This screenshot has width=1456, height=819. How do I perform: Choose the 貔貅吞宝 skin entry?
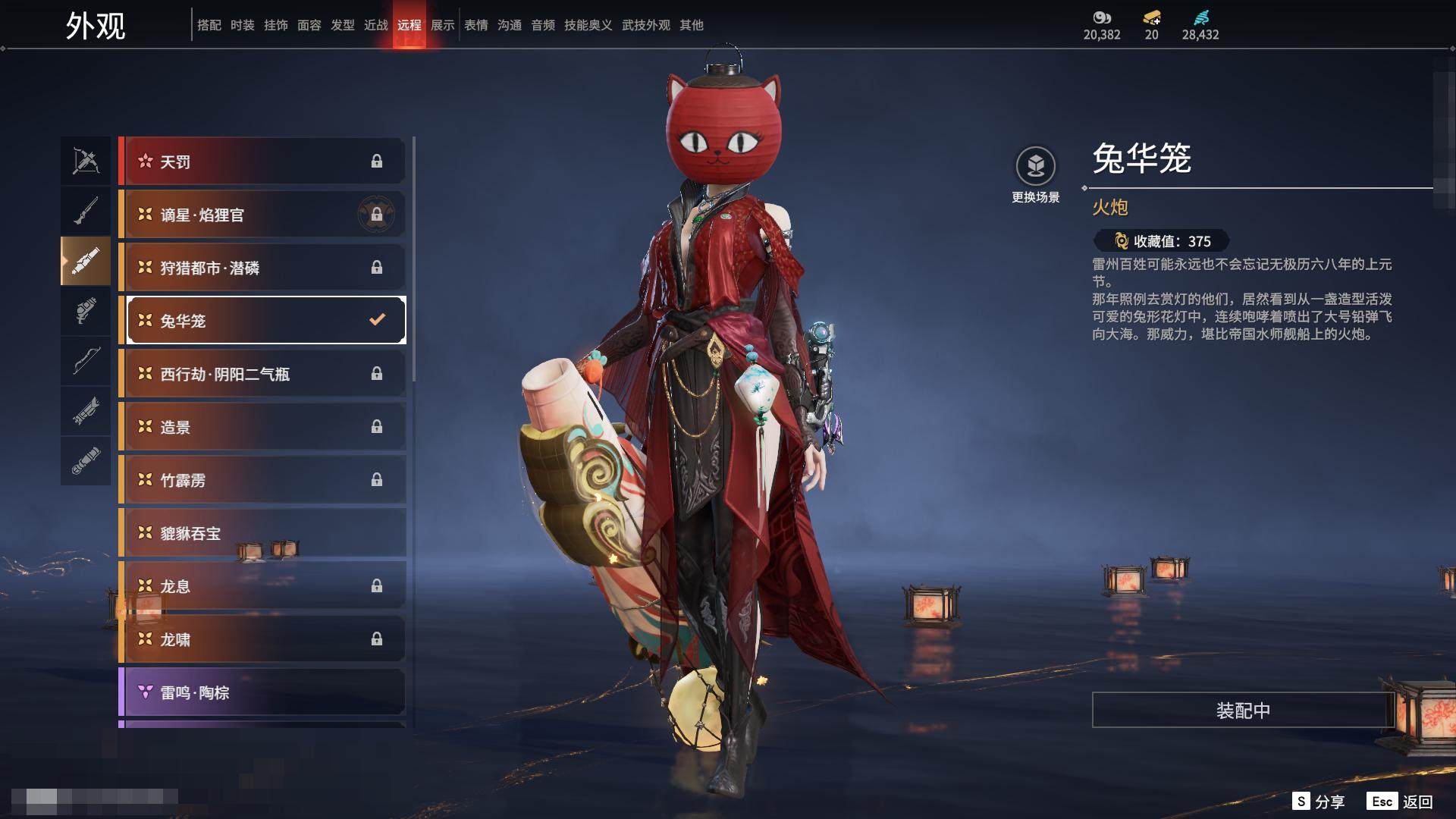tap(262, 533)
